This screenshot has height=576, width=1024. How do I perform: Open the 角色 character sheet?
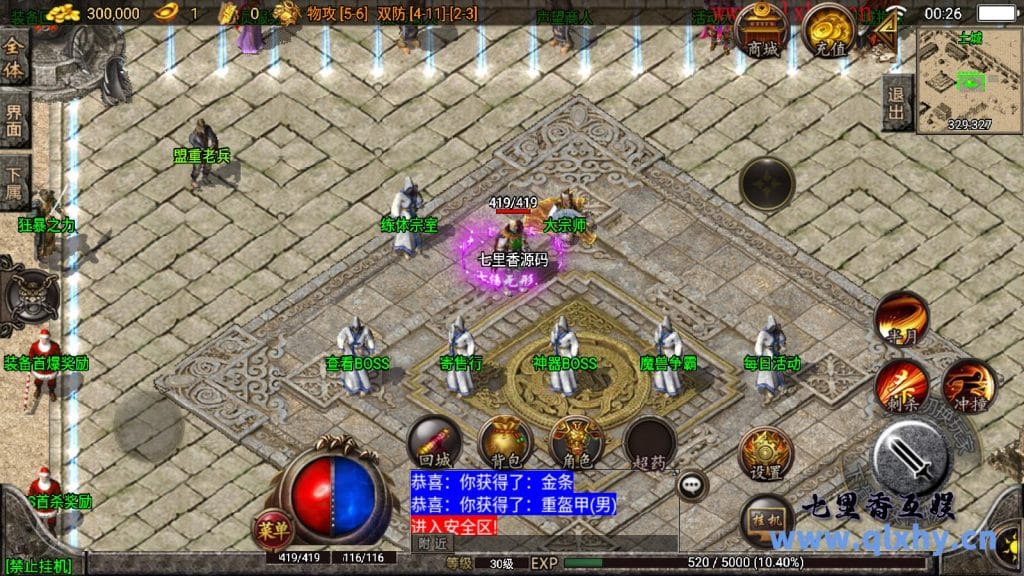pyautogui.click(x=577, y=442)
